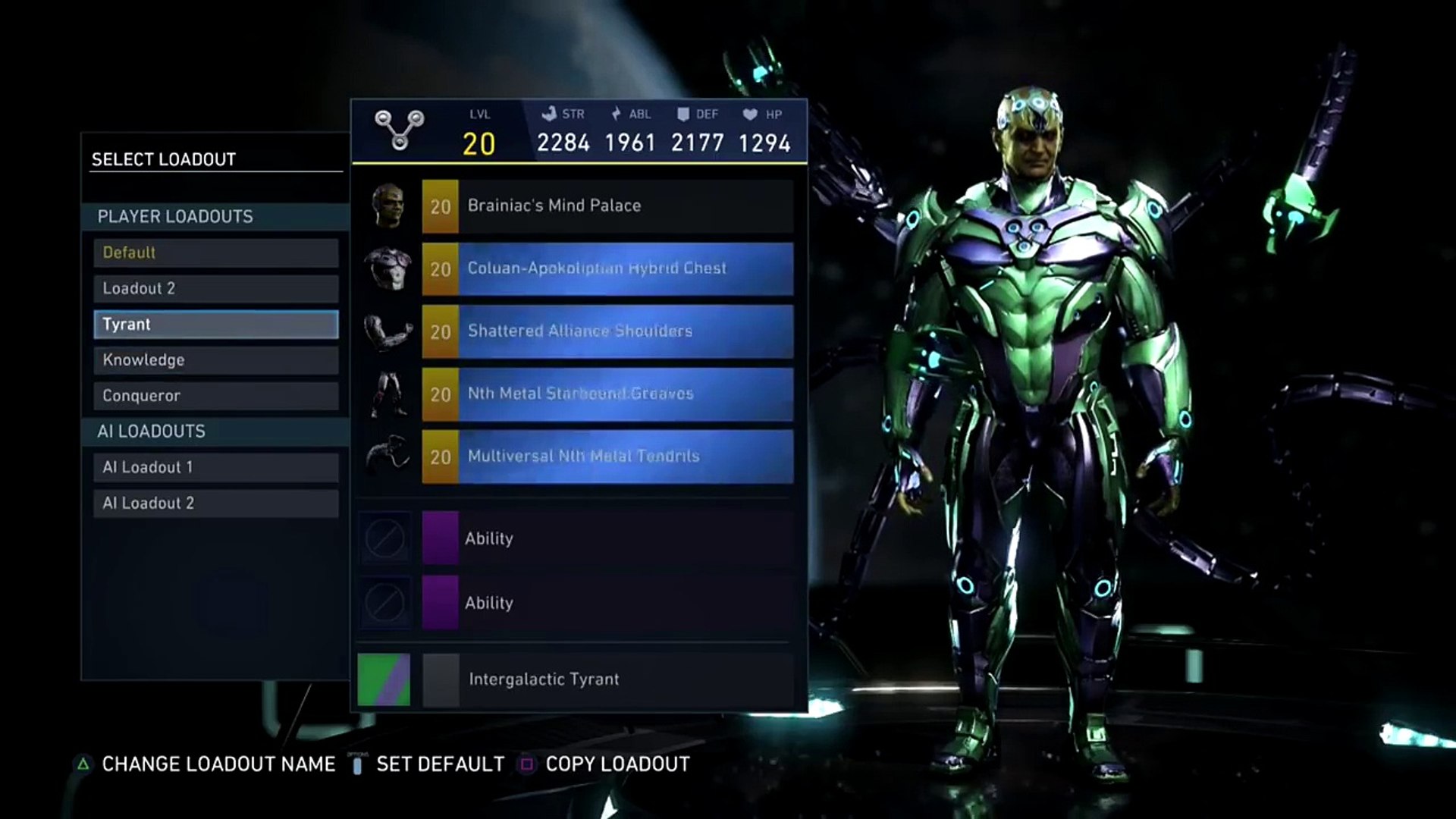Image resolution: width=1456 pixels, height=819 pixels.
Task: Open the Intergalactic Tyrant shader row
Action: click(607, 679)
